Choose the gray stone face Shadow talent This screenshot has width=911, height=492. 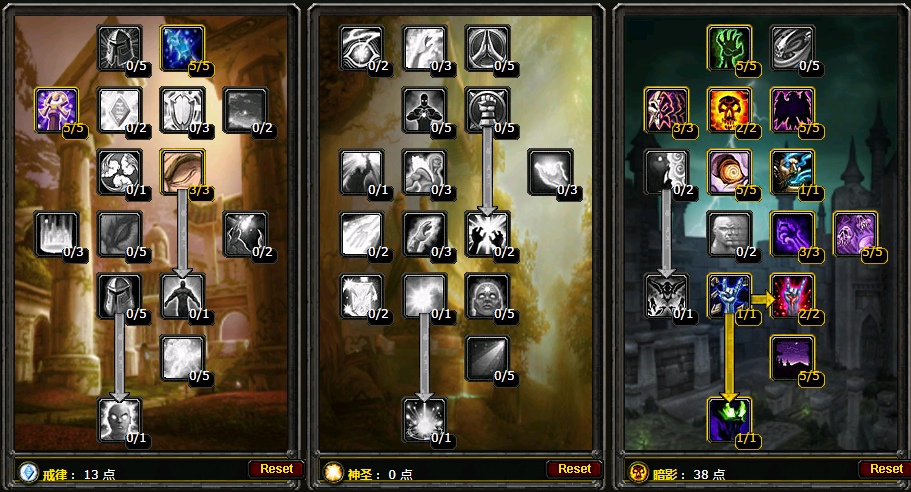729,233
